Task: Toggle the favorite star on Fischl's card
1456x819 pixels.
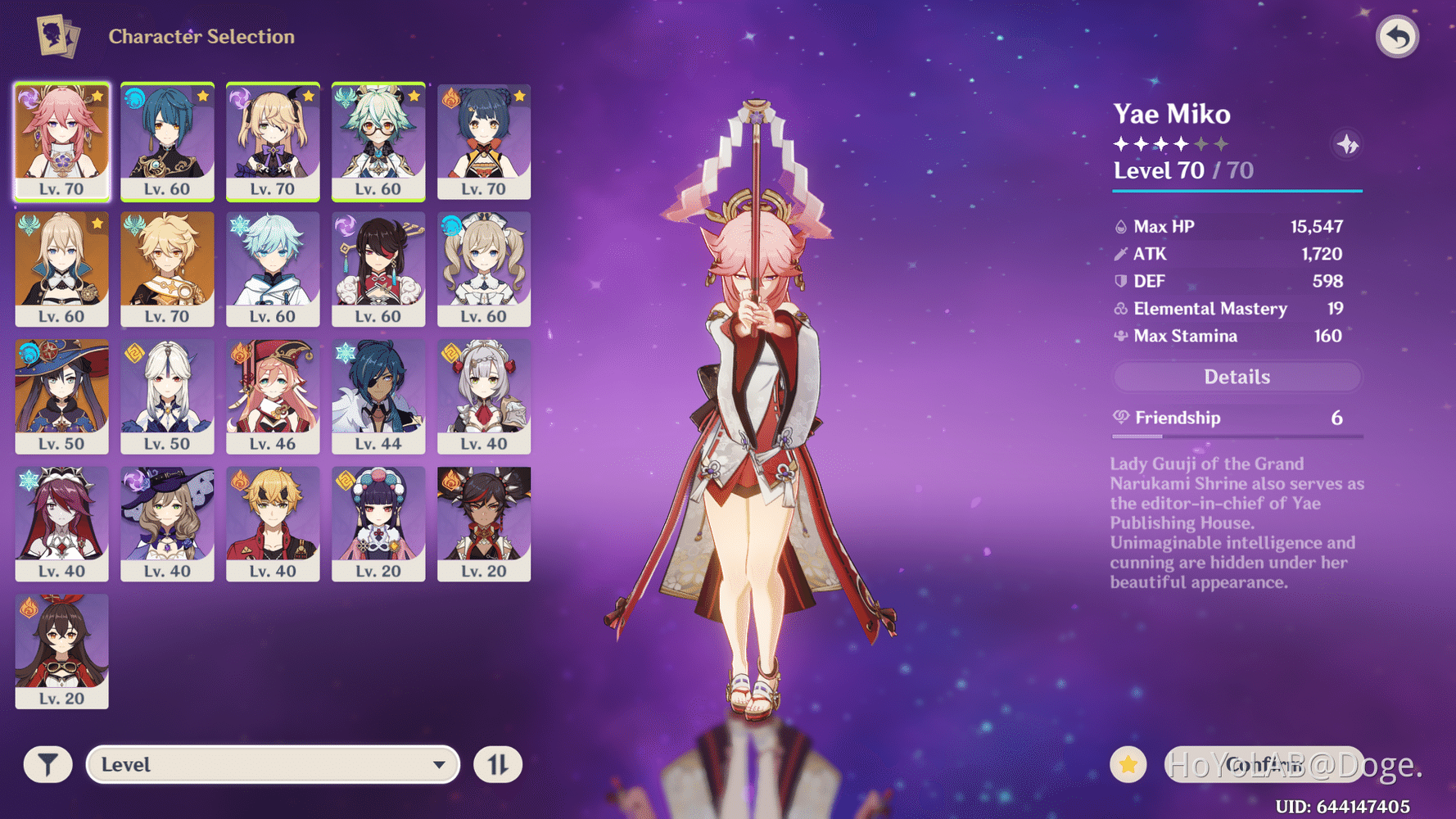Action: click(308, 96)
